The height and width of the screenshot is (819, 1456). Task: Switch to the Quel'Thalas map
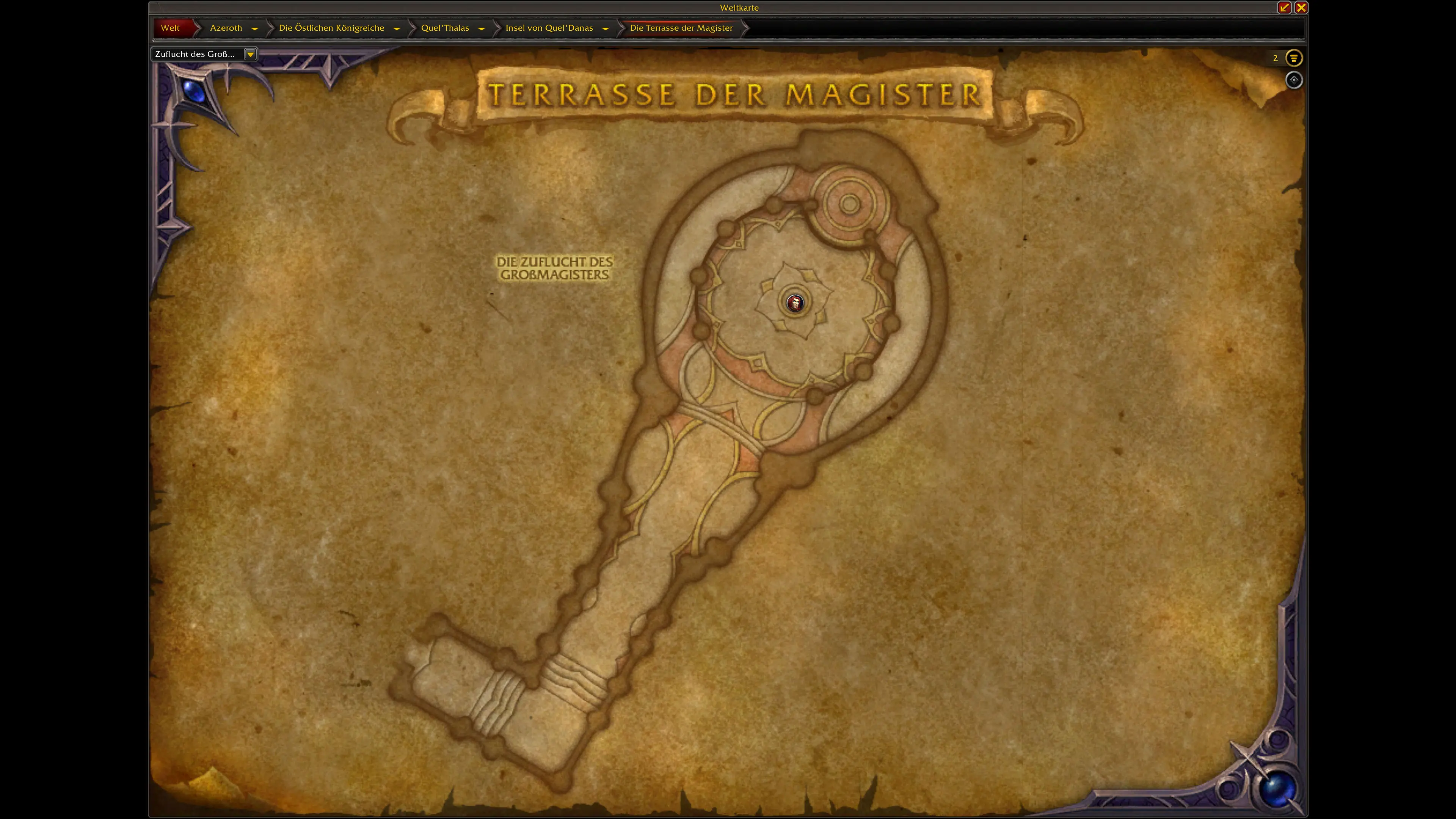point(445,28)
